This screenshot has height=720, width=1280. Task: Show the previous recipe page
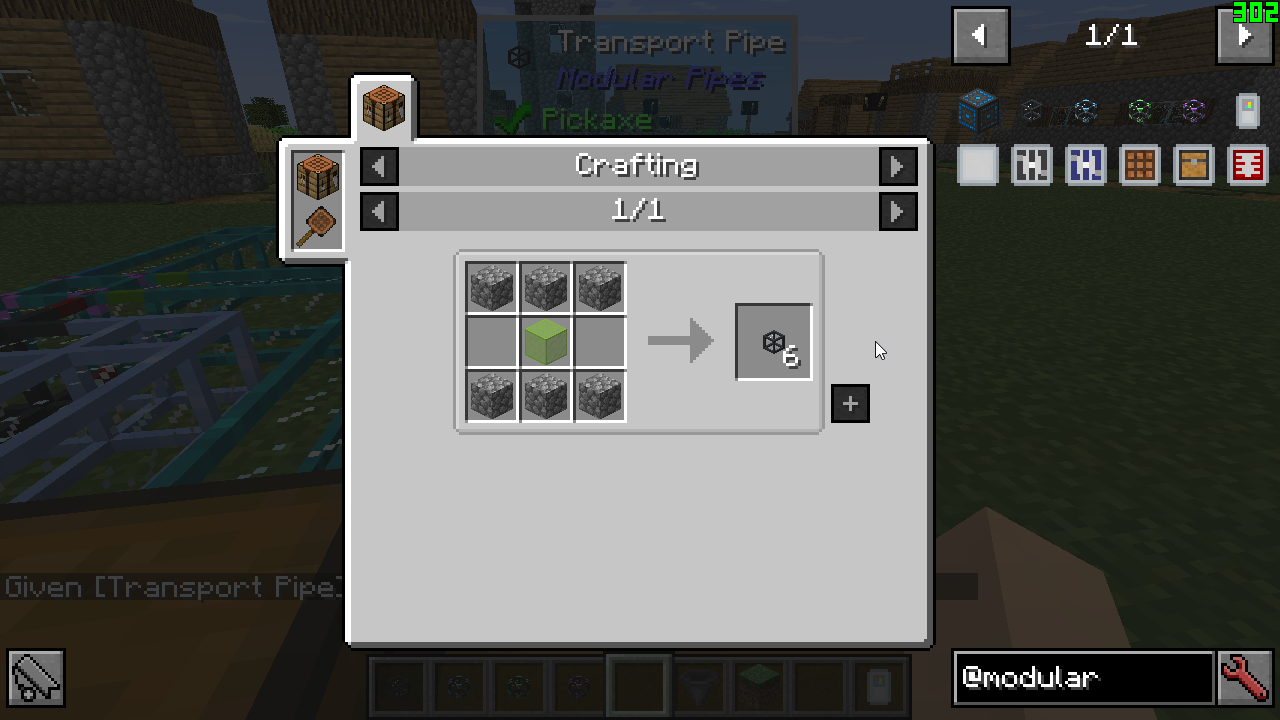tap(379, 211)
